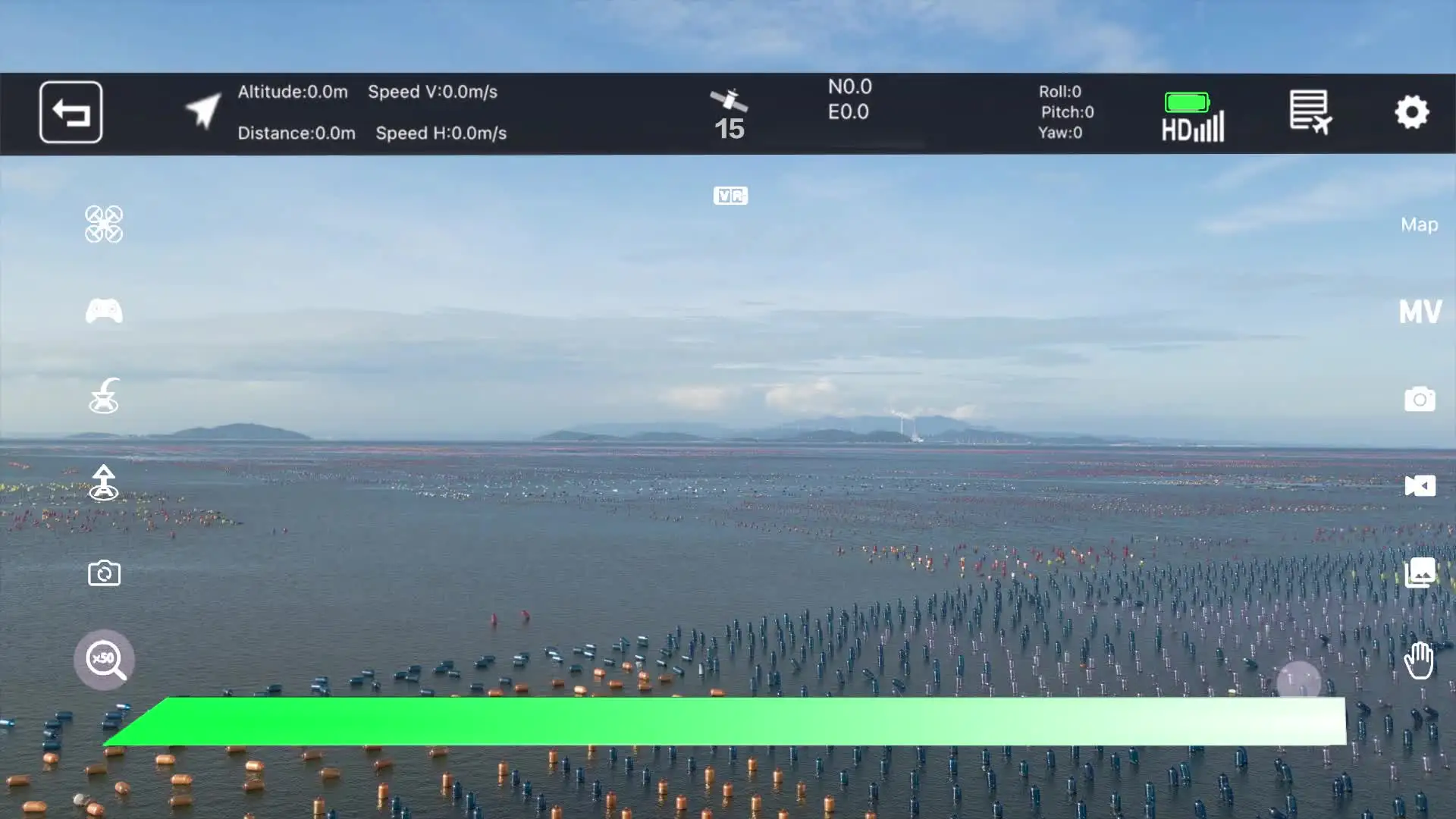This screenshot has width=1456, height=819.
Task: Take a photo with camera icon
Action: (1420, 399)
